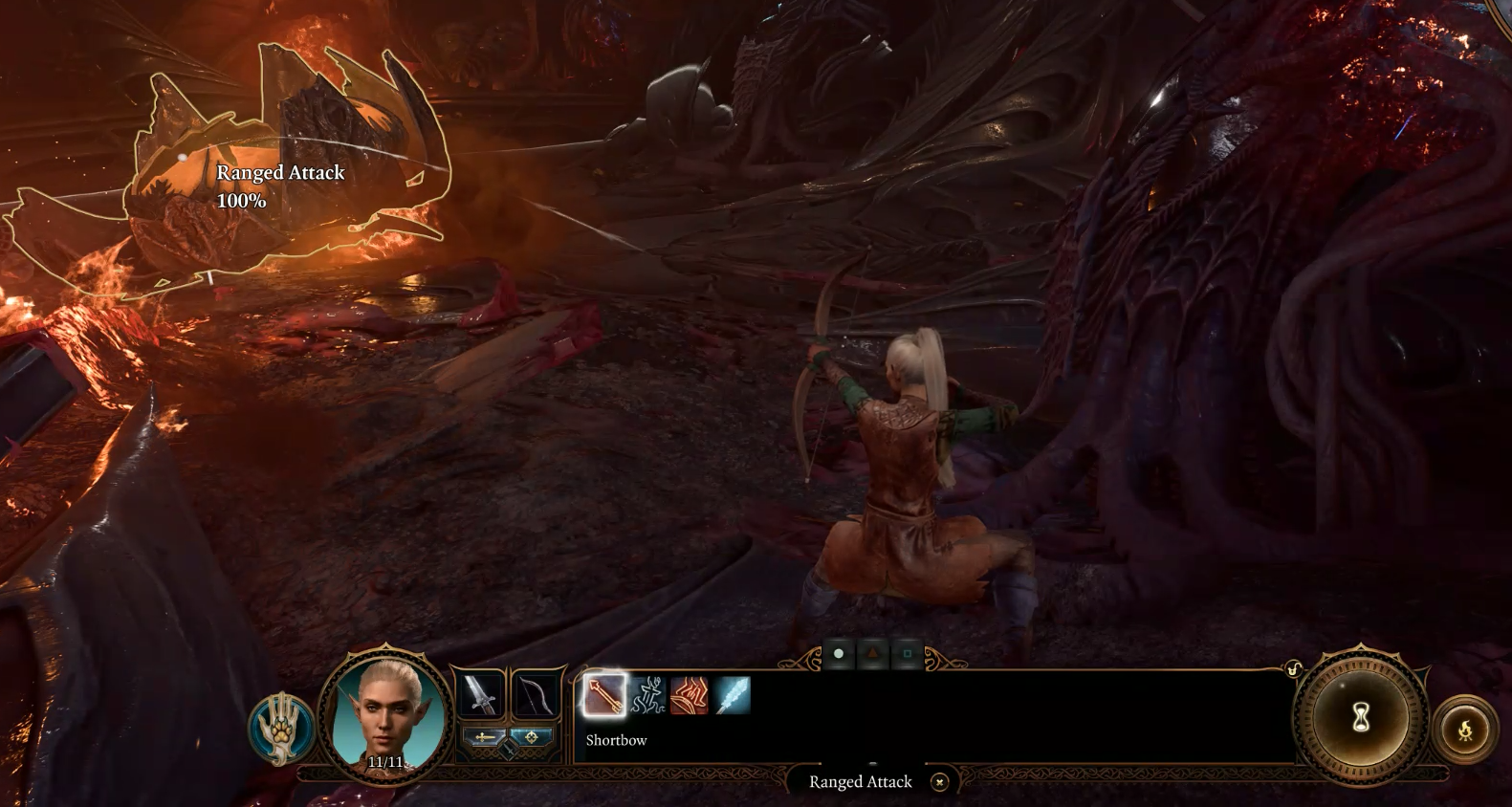Activate the red flaming arrow ability

pos(687,696)
